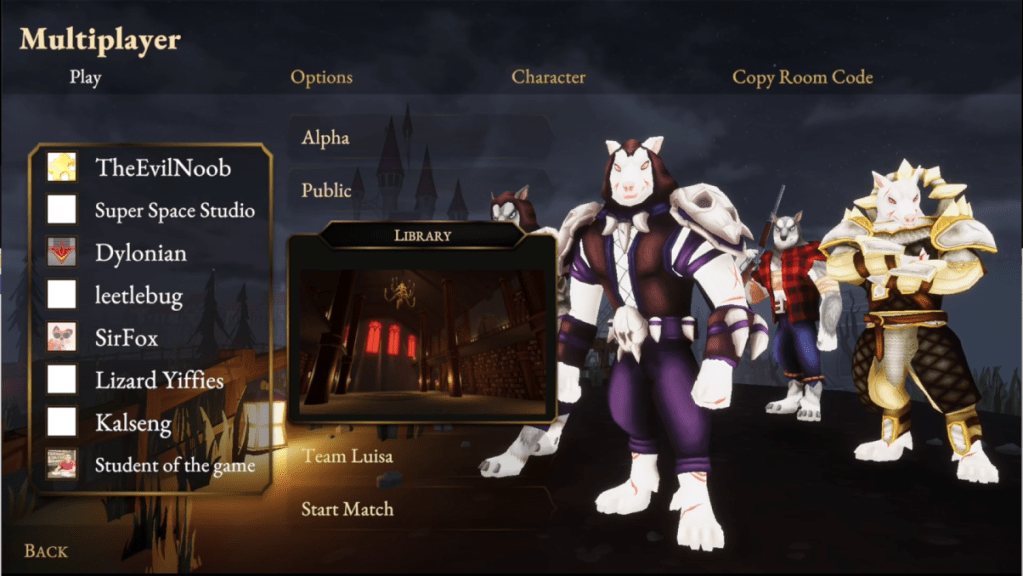
Task: Go to the Character tab
Action: click(x=548, y=77)
